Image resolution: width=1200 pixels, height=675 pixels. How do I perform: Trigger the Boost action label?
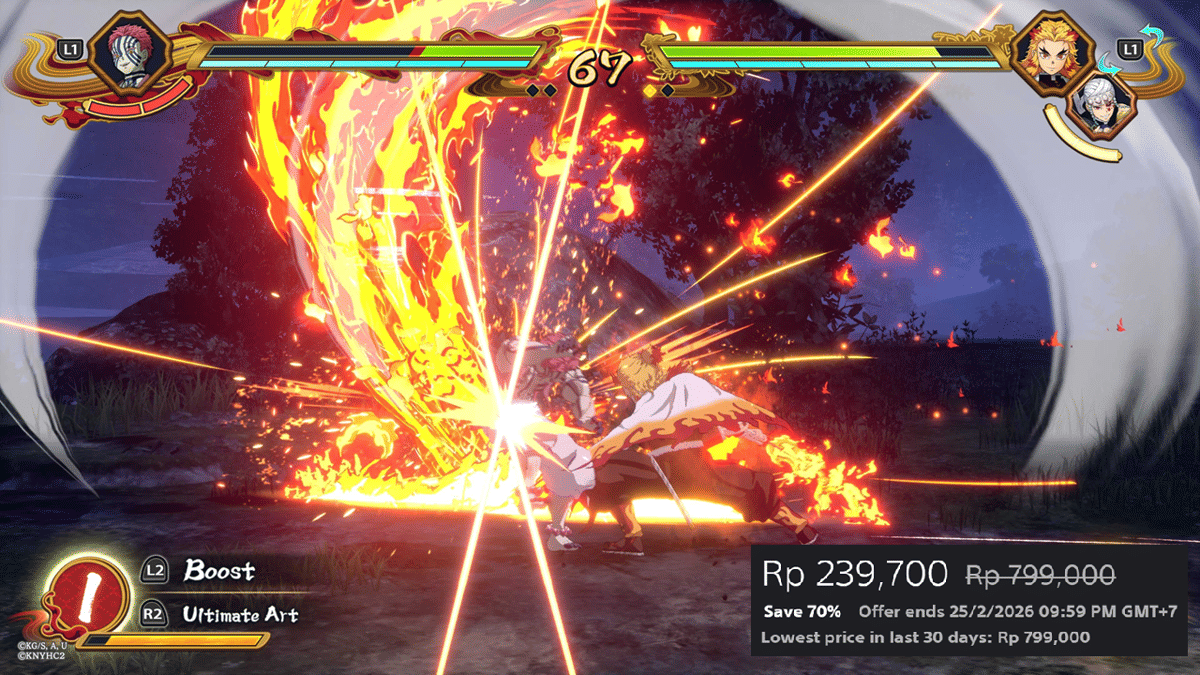click(219, 572)
